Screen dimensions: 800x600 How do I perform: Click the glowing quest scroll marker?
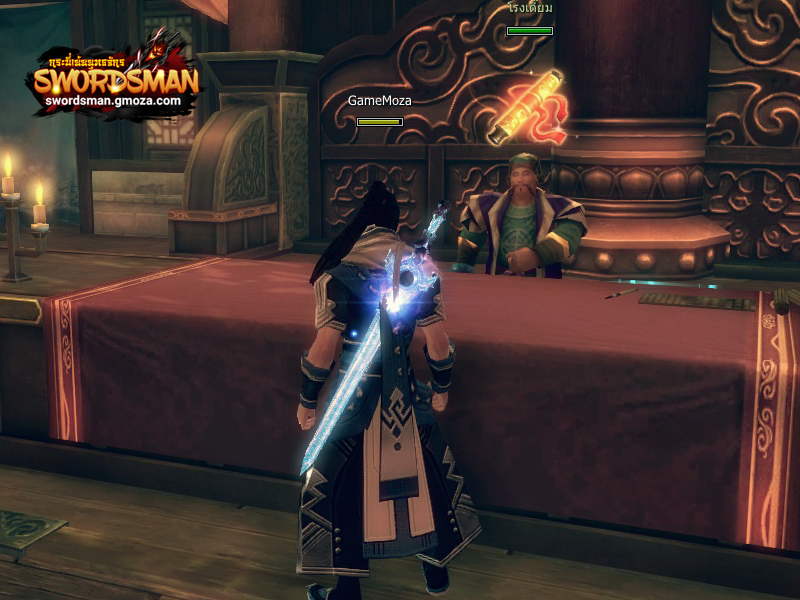526,108
